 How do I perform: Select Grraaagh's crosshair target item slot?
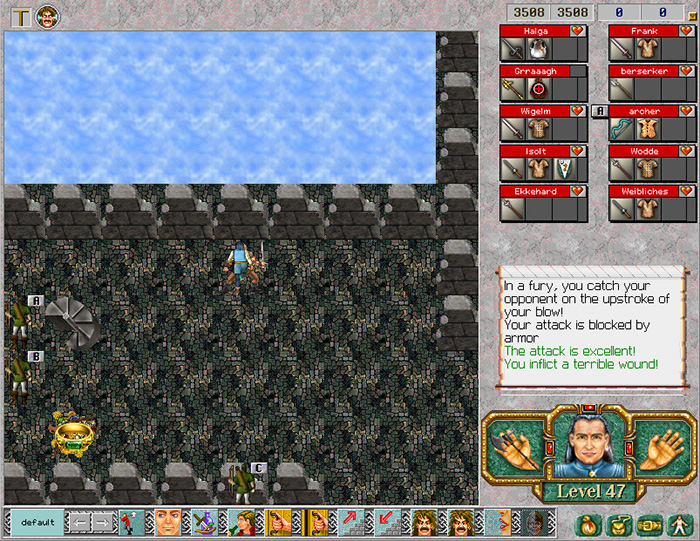tap(538, 89)
